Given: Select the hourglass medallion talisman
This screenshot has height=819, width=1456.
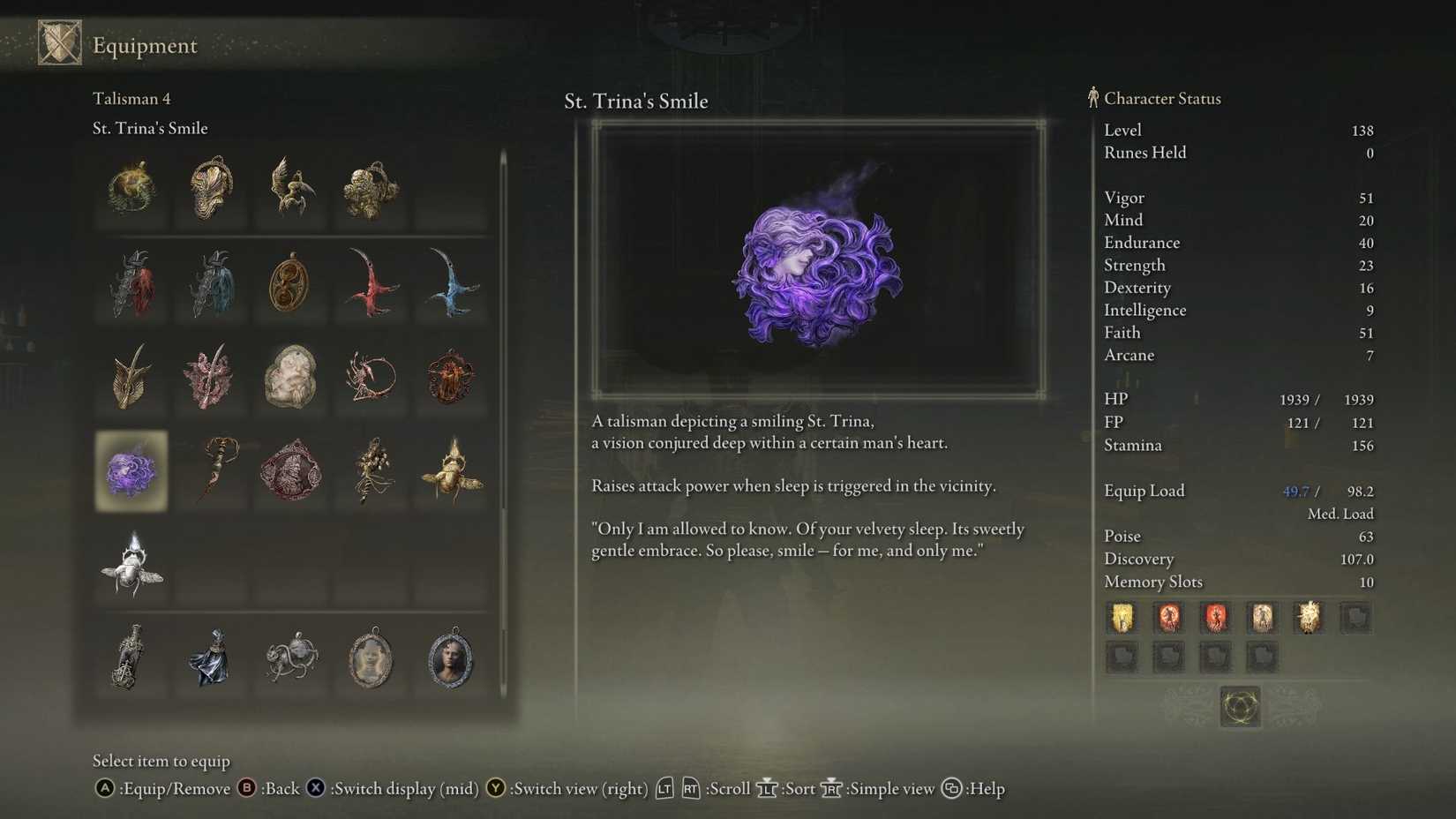Looking at the screenshot, I should 290,282.
